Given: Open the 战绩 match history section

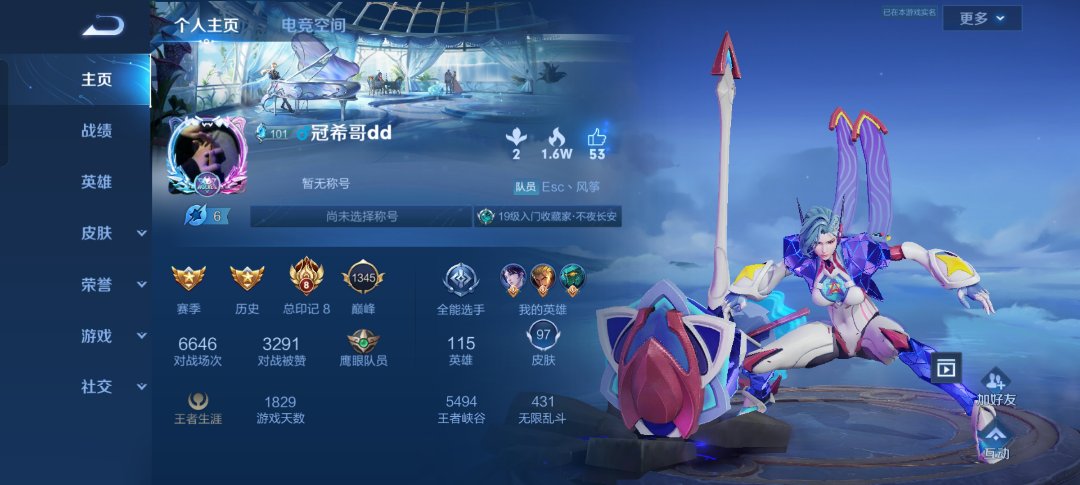Looking at the screenshot, I should pyautogui.click(x=96, y=131).
